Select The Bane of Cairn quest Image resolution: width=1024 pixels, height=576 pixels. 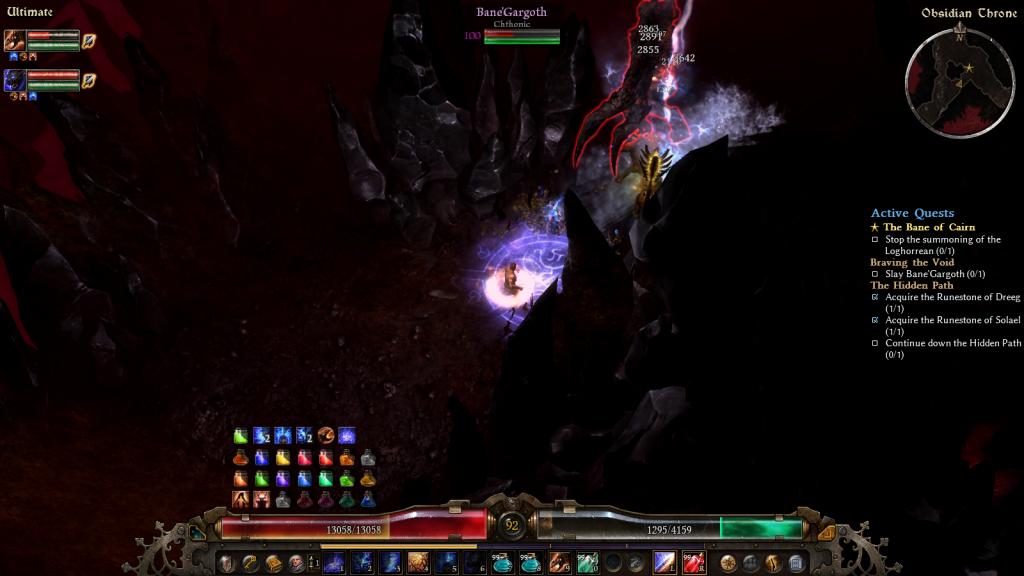coord(928,227)
